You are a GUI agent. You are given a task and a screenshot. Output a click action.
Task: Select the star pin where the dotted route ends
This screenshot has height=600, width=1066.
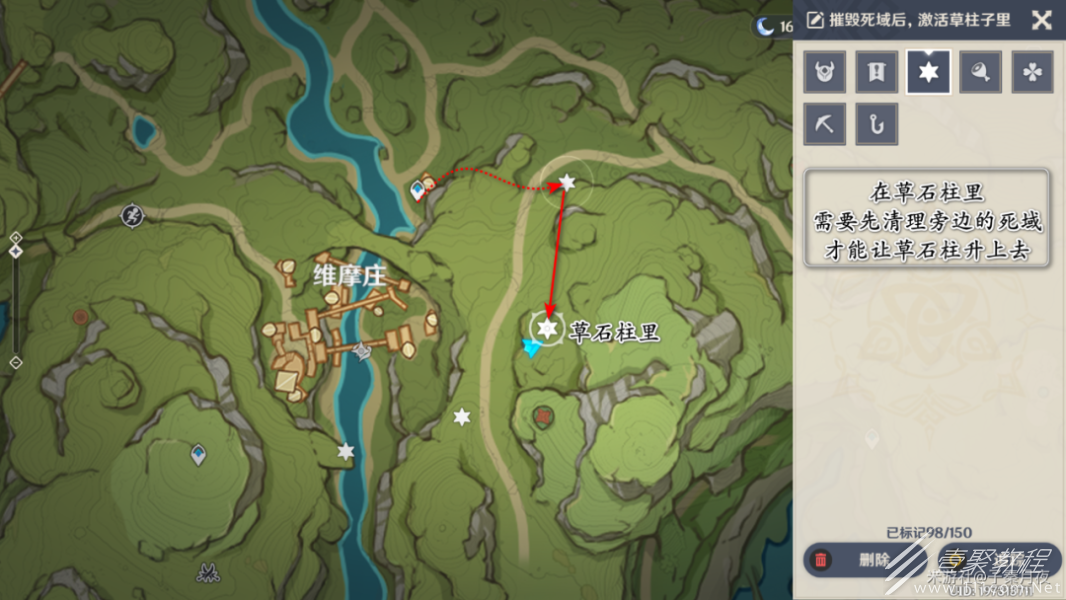click(567, 182)
